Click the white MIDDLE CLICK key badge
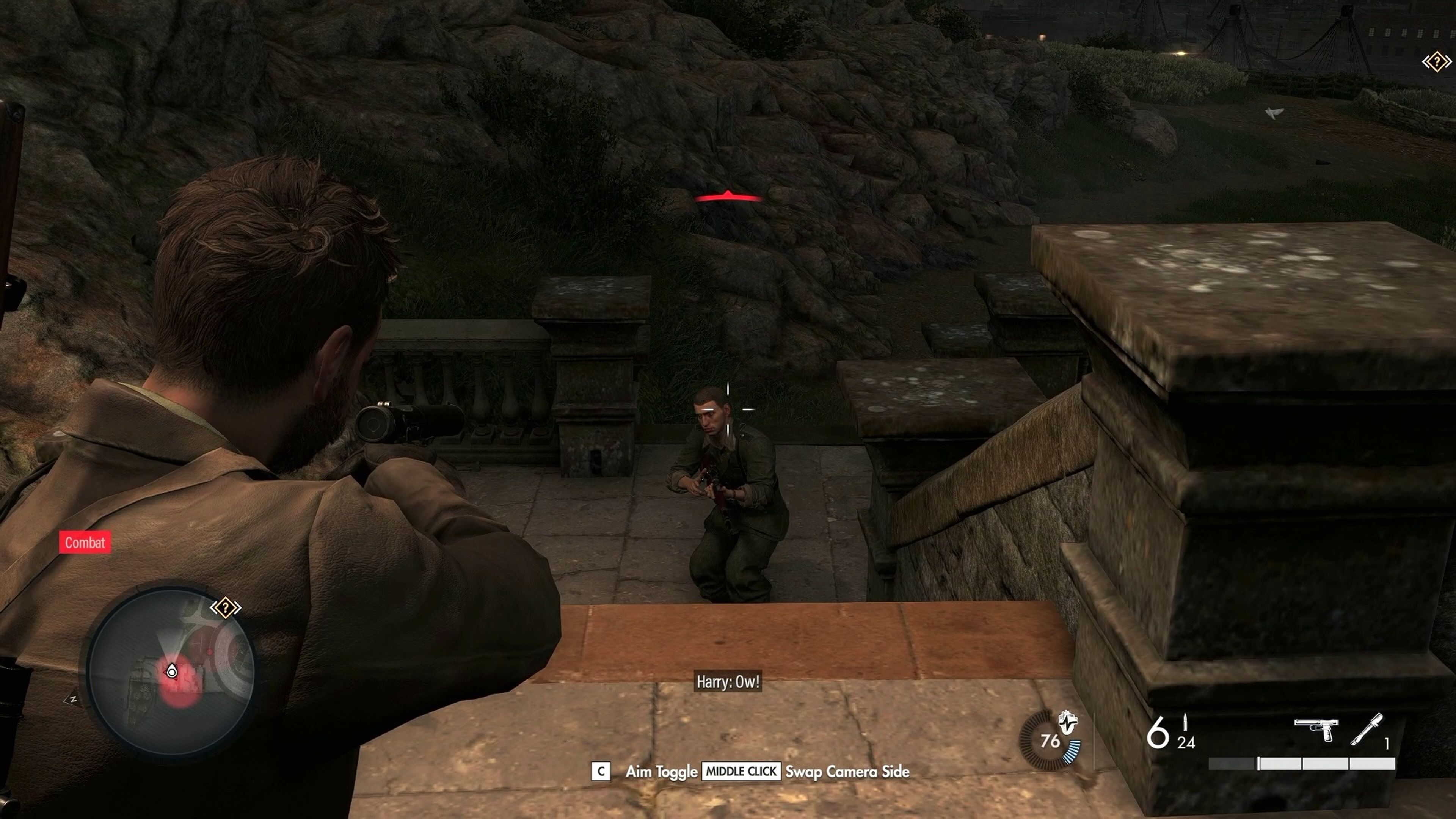The image size is (1456, 819). pos(741,771)
